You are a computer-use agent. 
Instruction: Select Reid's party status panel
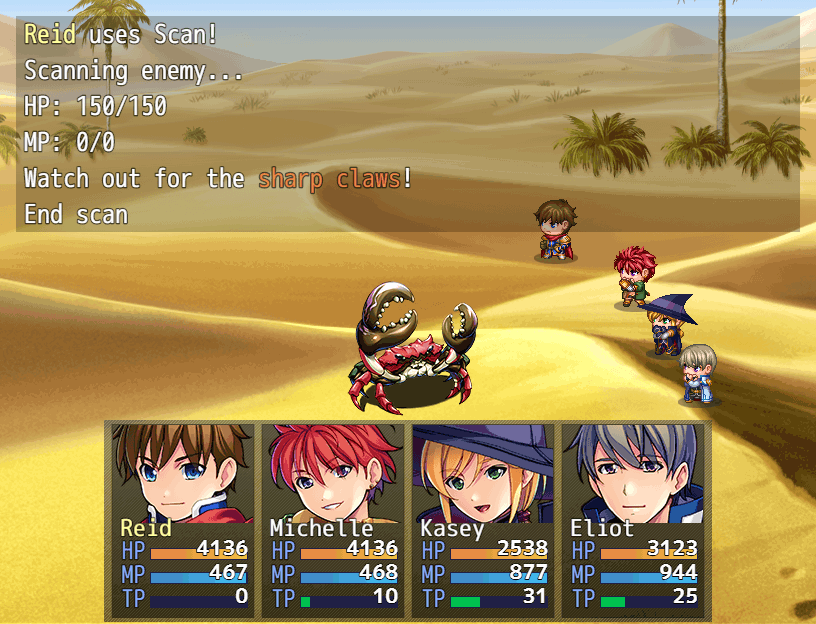coord(183,518)
